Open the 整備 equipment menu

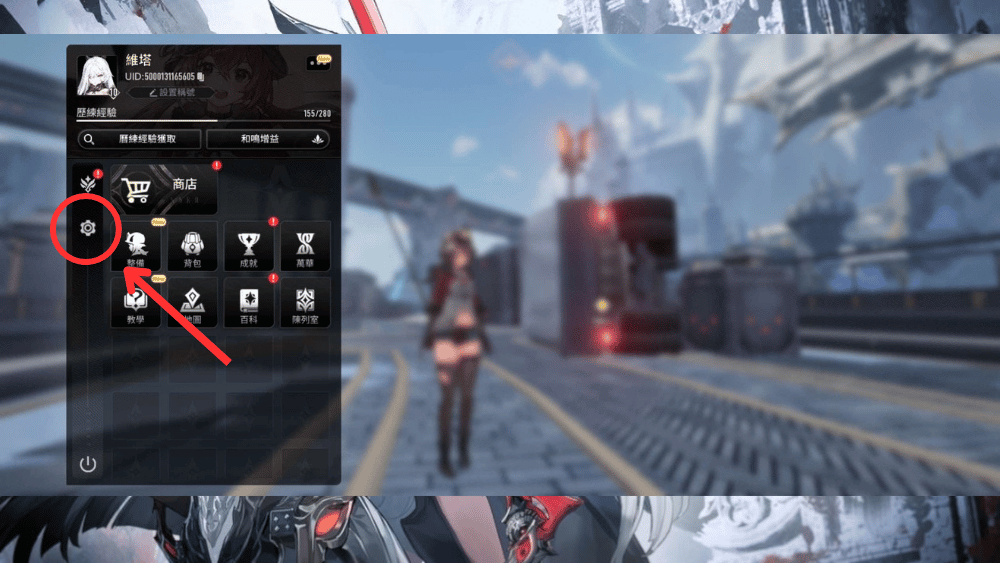[x=136, y=246]
